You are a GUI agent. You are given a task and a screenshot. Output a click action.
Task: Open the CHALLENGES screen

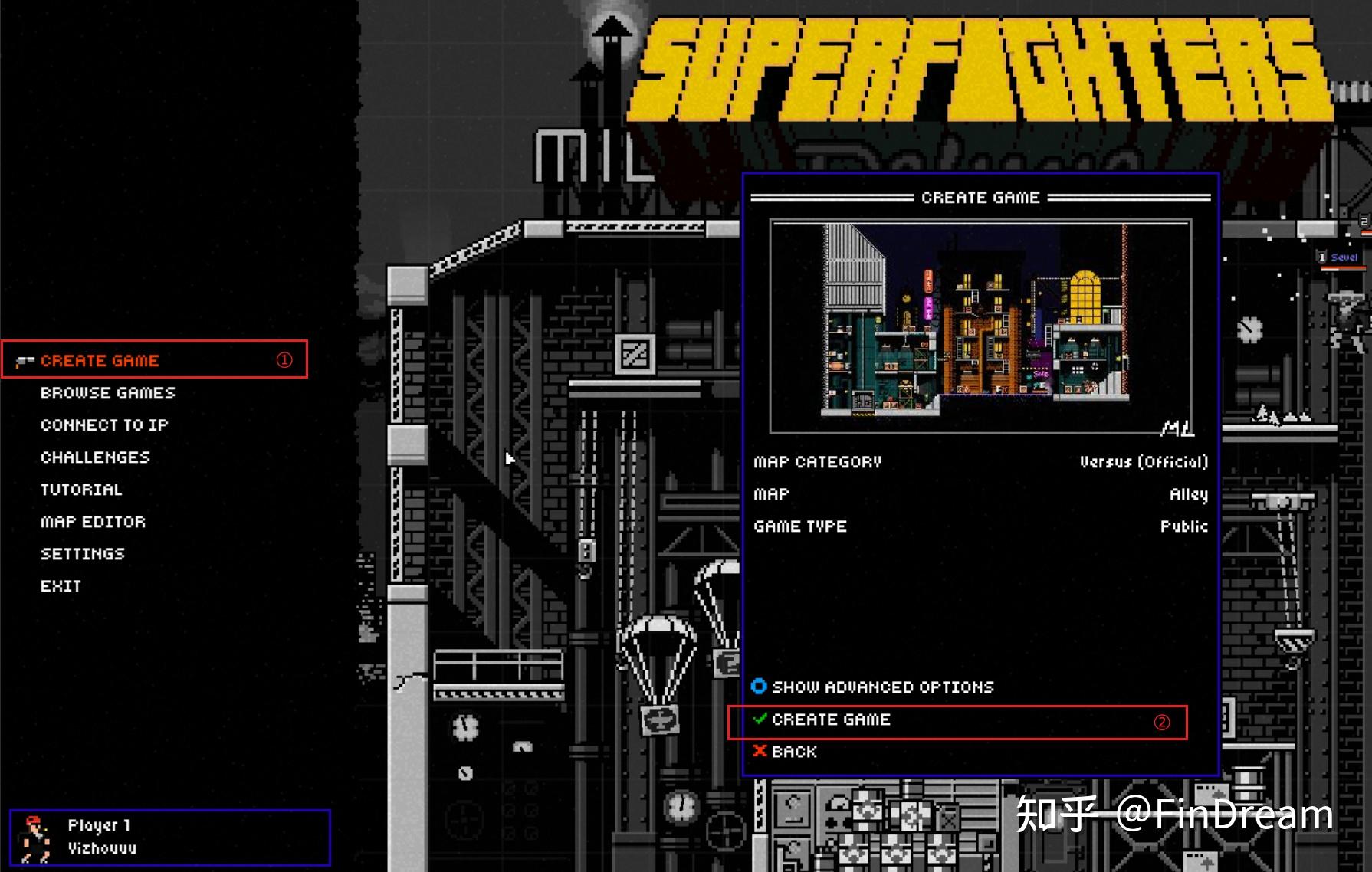tap(95, 457)
